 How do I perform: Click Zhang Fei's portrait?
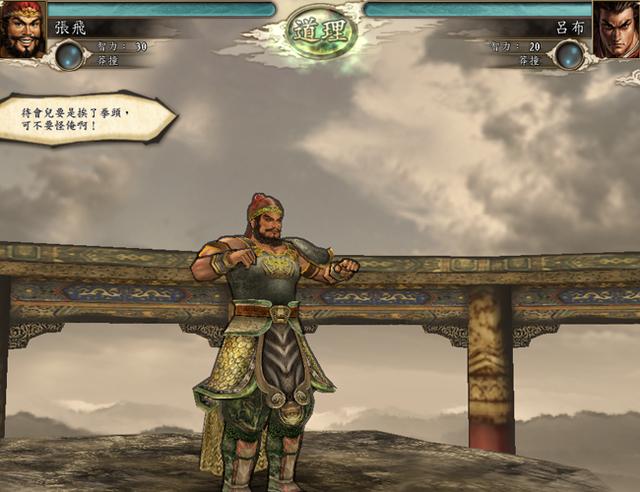point(22,30)
